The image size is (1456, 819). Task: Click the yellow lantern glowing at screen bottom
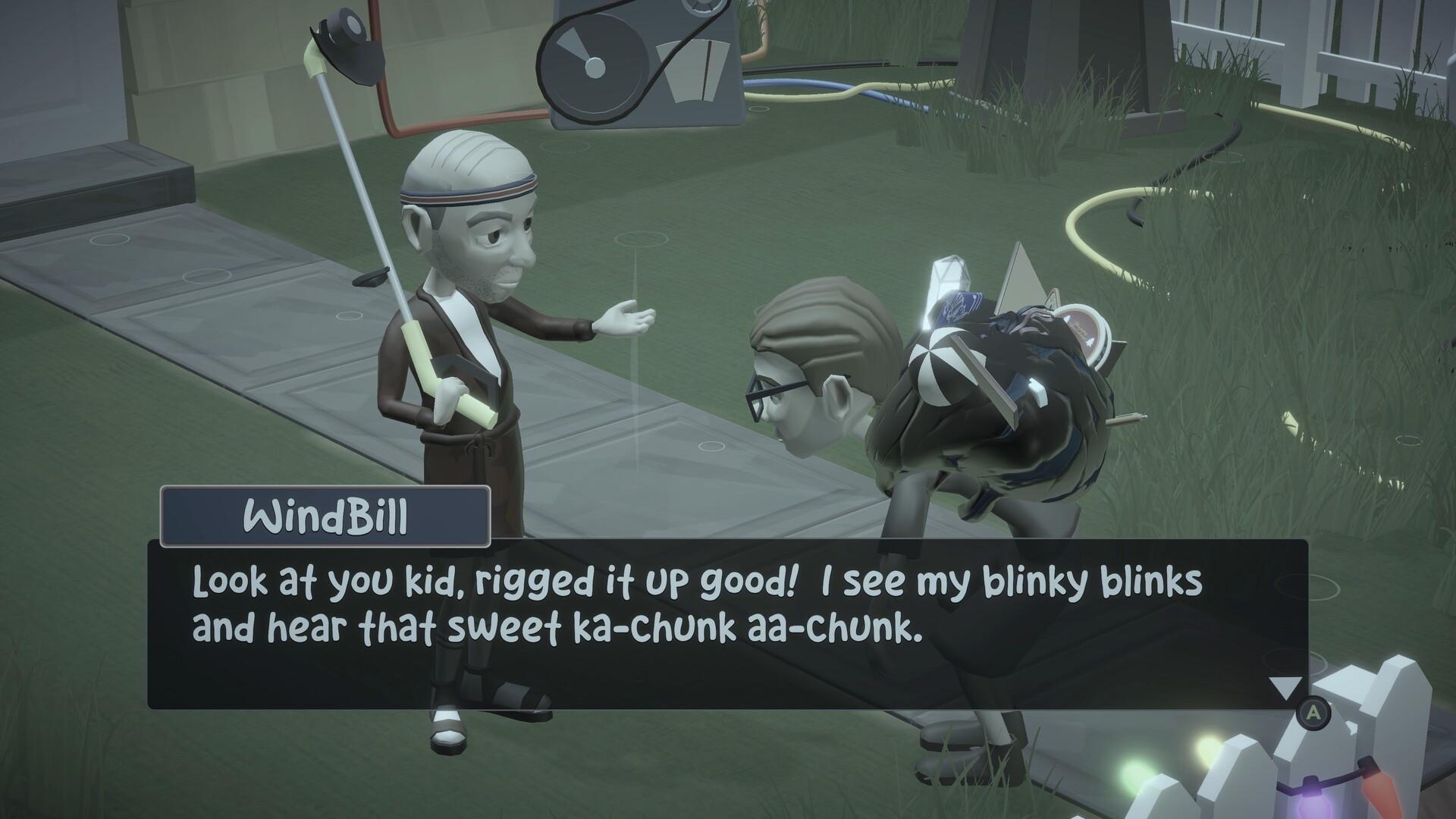[x=1206, y=749]
